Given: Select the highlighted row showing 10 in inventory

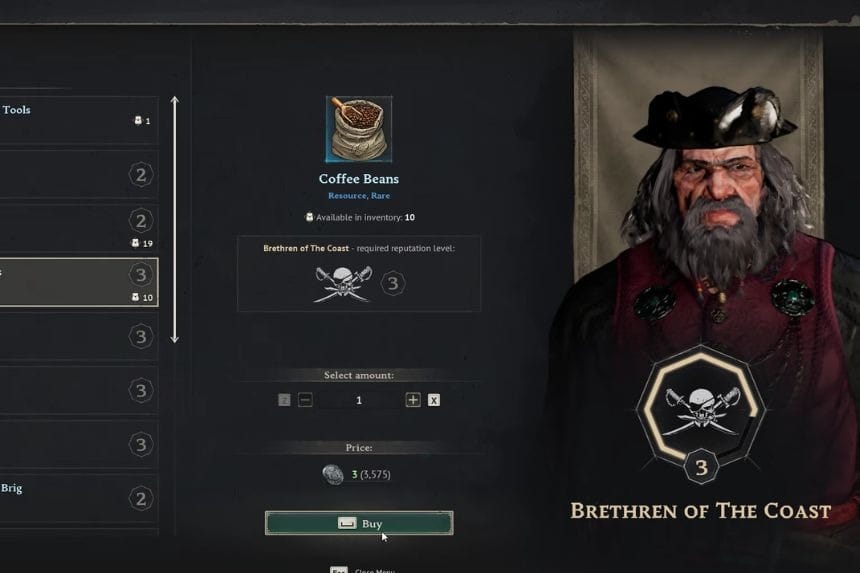Looking at the screenshot, I should (x=78, y=282).
